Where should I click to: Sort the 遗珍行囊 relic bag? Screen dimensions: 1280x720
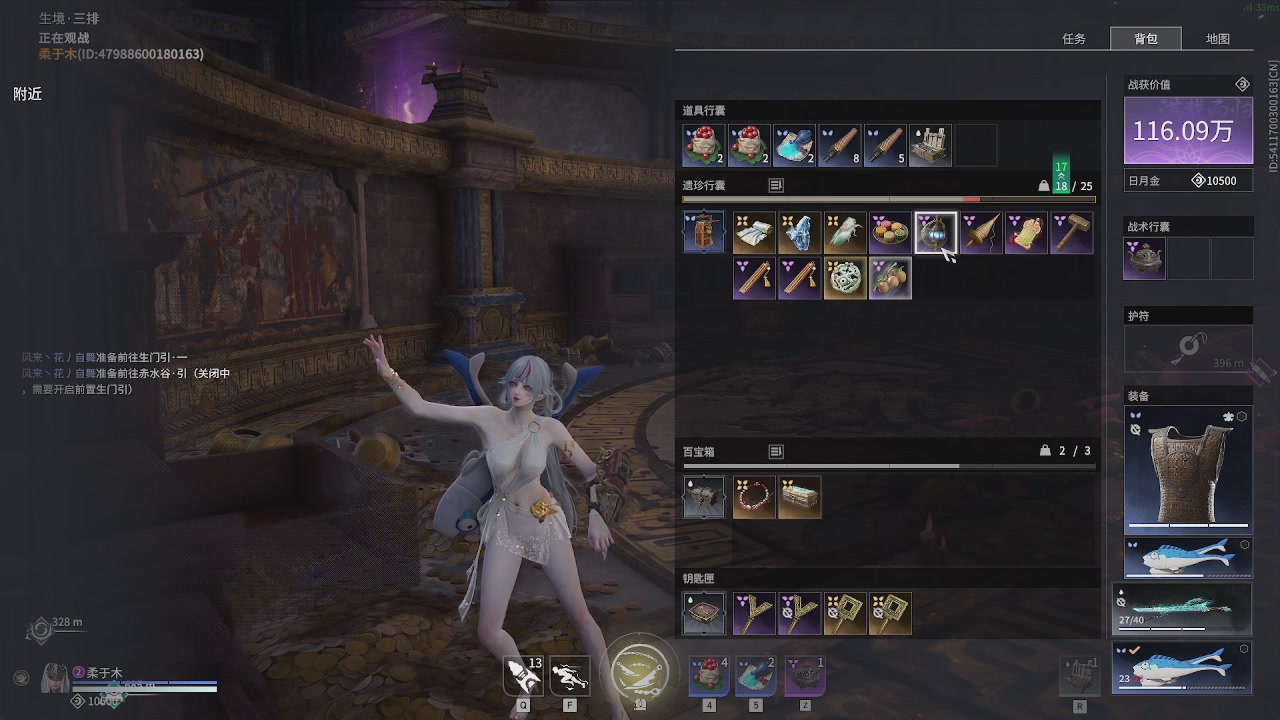[776, 185]
